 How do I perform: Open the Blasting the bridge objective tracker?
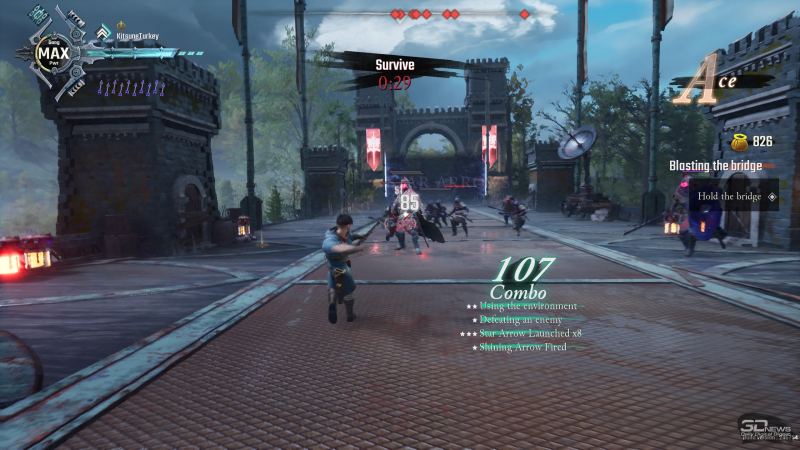tap(715, 165)
